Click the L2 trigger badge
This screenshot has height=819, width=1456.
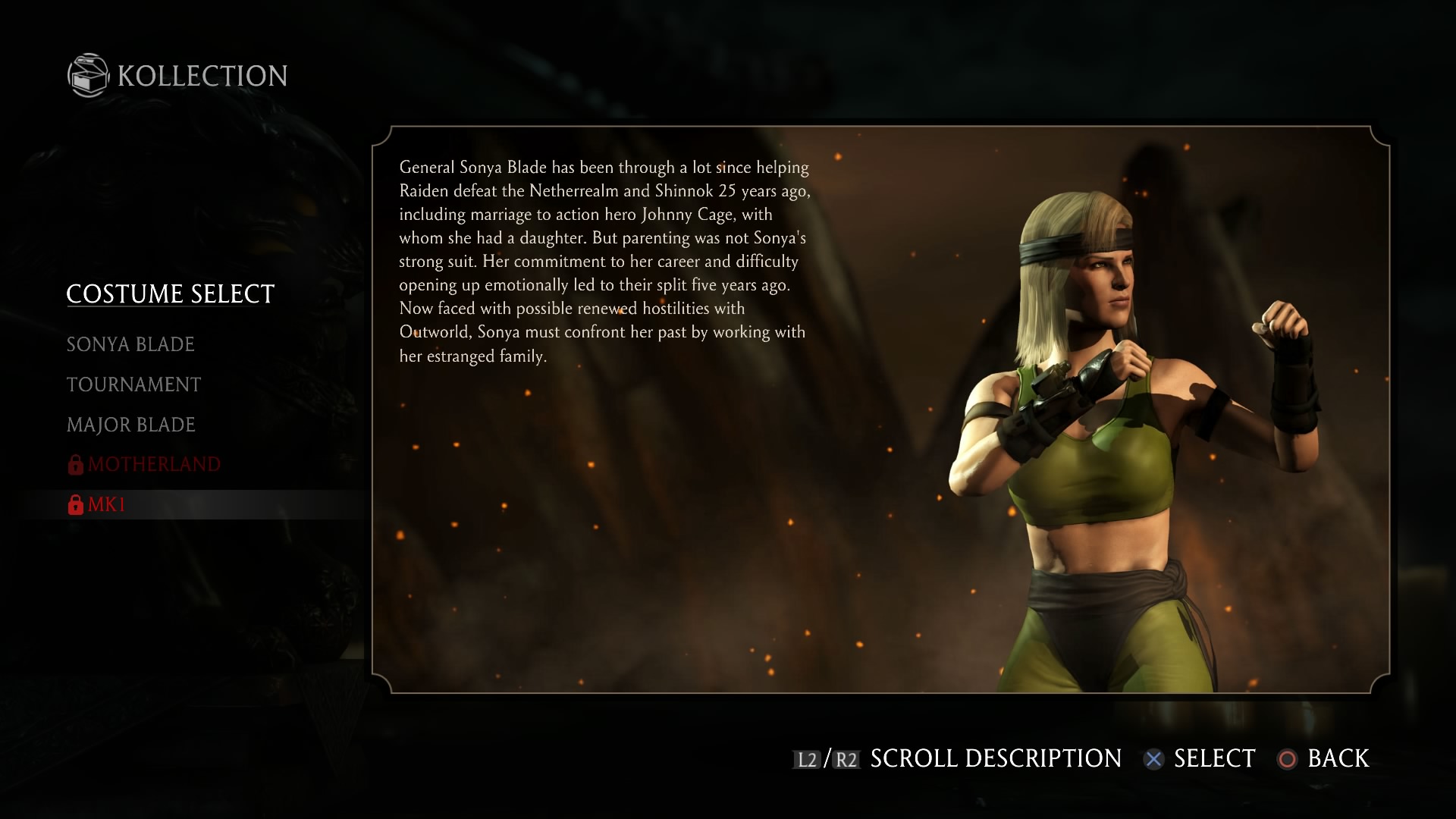805,758
